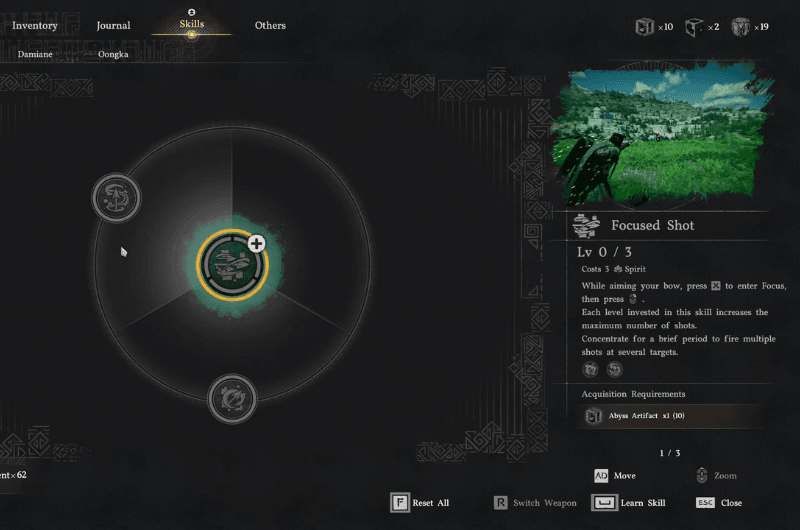The height and width of the screenshot is (530, 800).
Task: Close the skills menu
Action: click(x=719, y=503)
